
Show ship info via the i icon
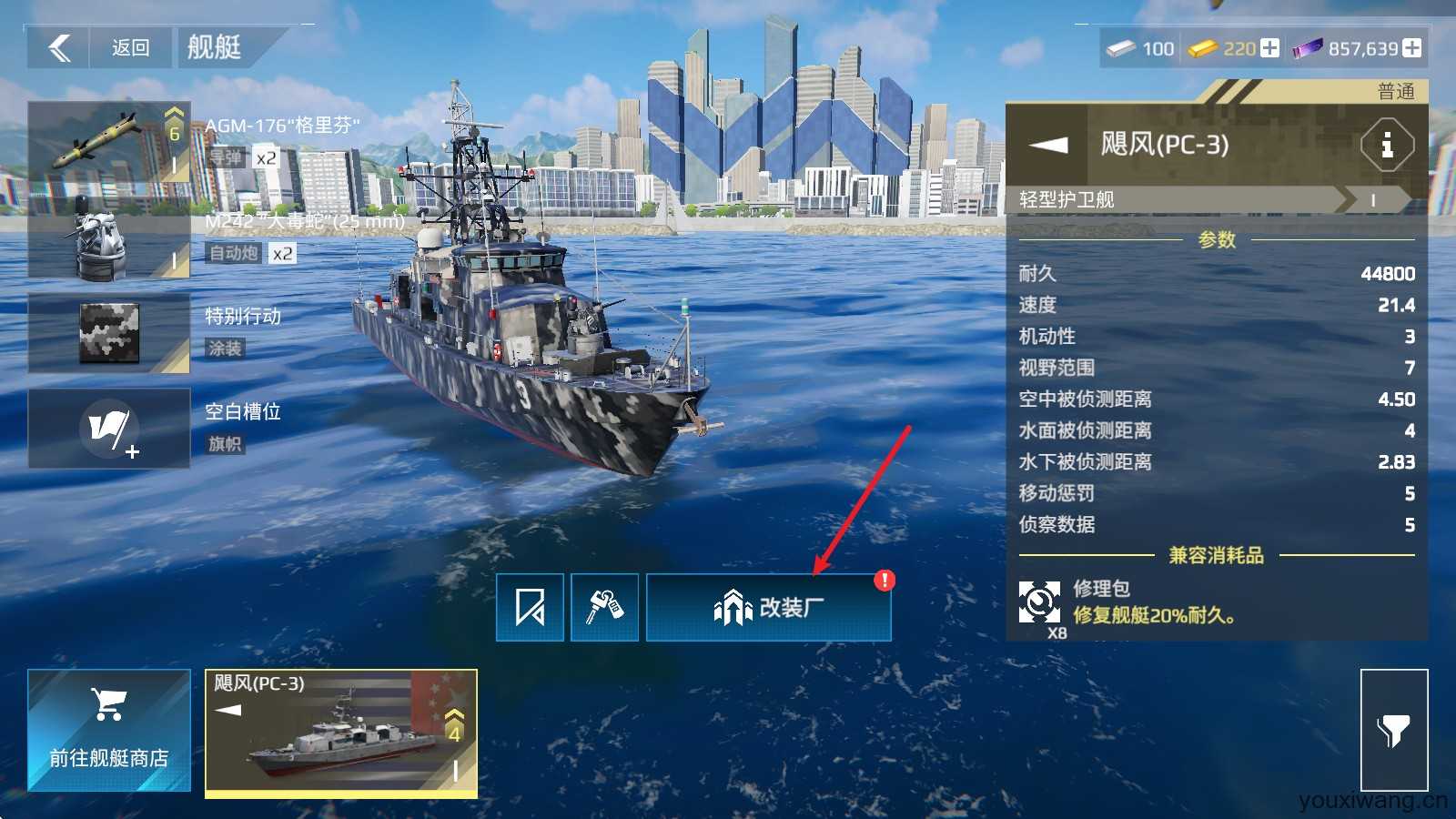[1387, 145]
